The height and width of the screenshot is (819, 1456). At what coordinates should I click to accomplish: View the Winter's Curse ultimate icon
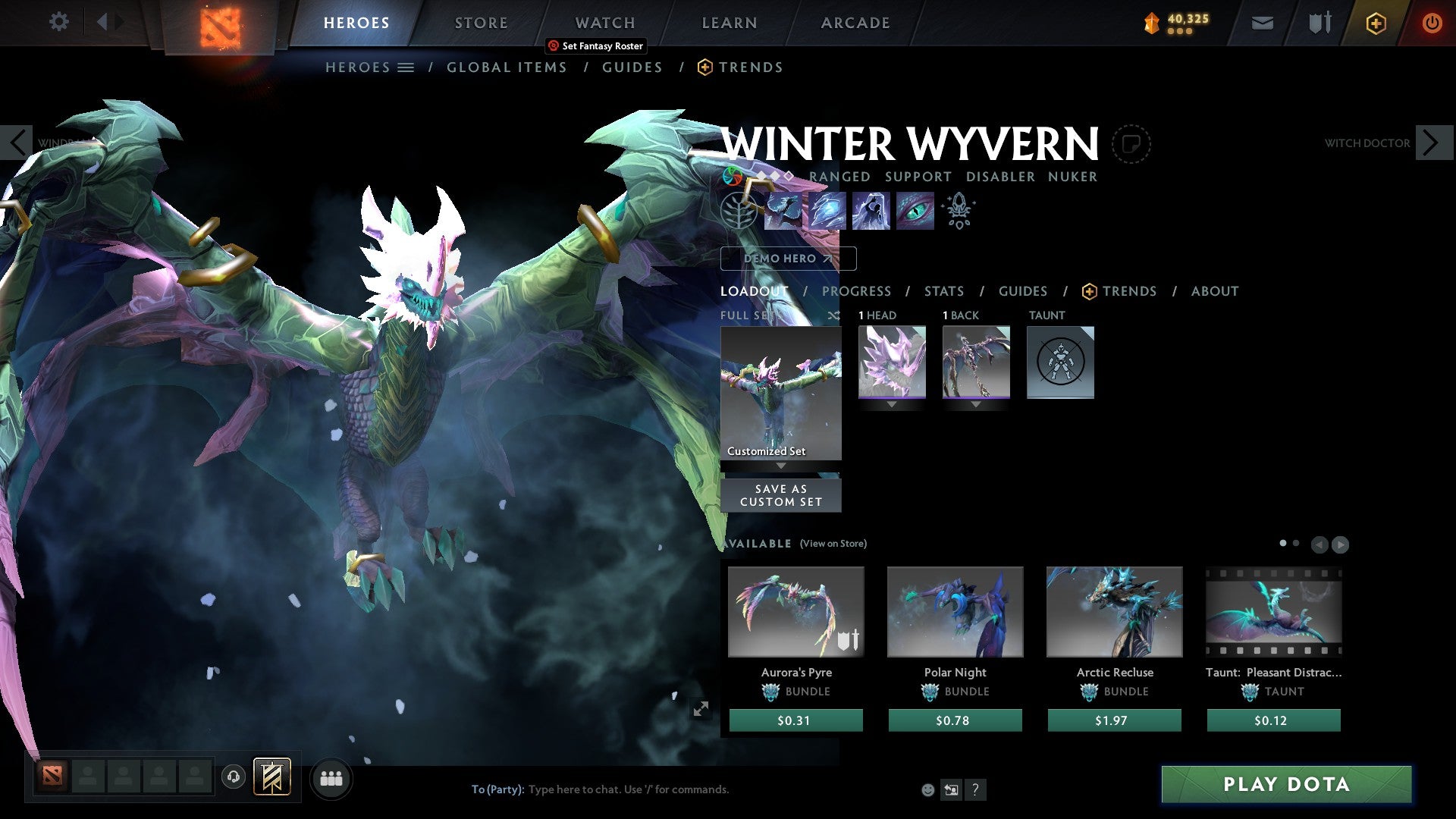tap(915, 211)
